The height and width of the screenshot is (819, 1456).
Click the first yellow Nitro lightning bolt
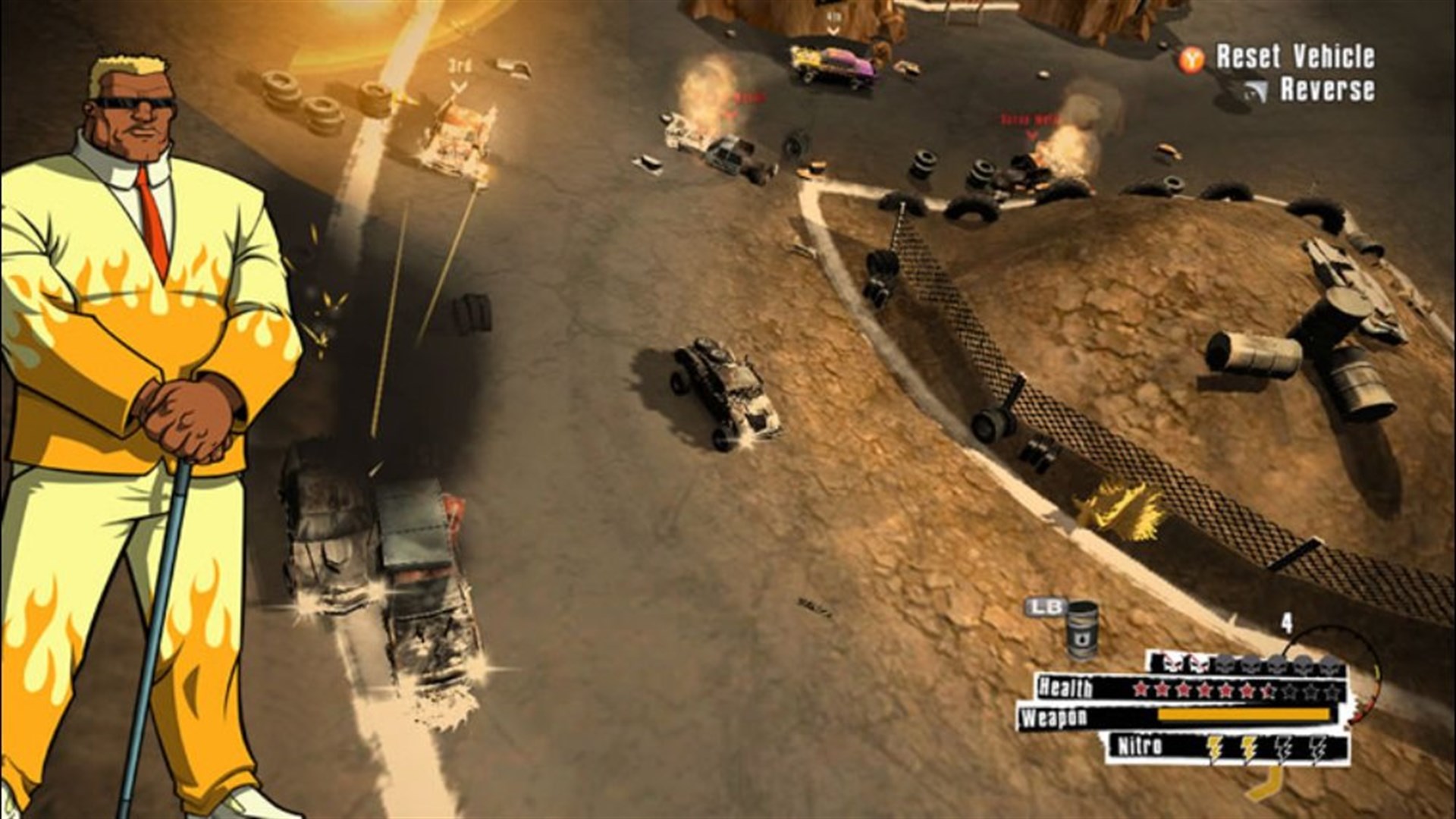(x=1213, y=748)
